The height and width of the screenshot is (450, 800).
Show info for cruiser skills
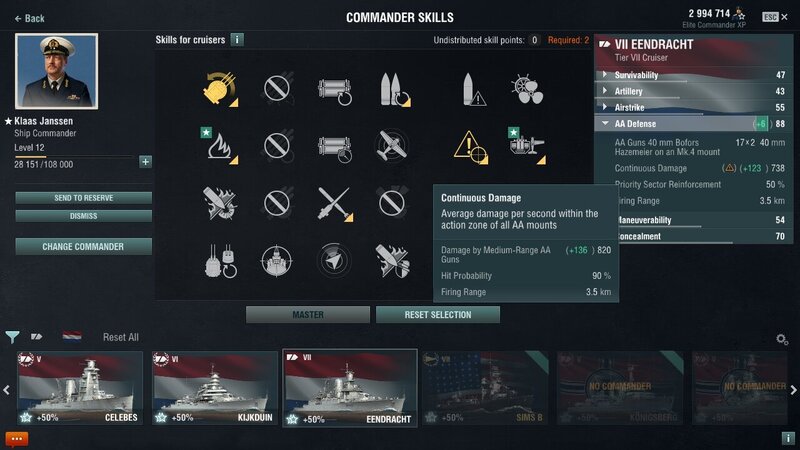point(237,40)
